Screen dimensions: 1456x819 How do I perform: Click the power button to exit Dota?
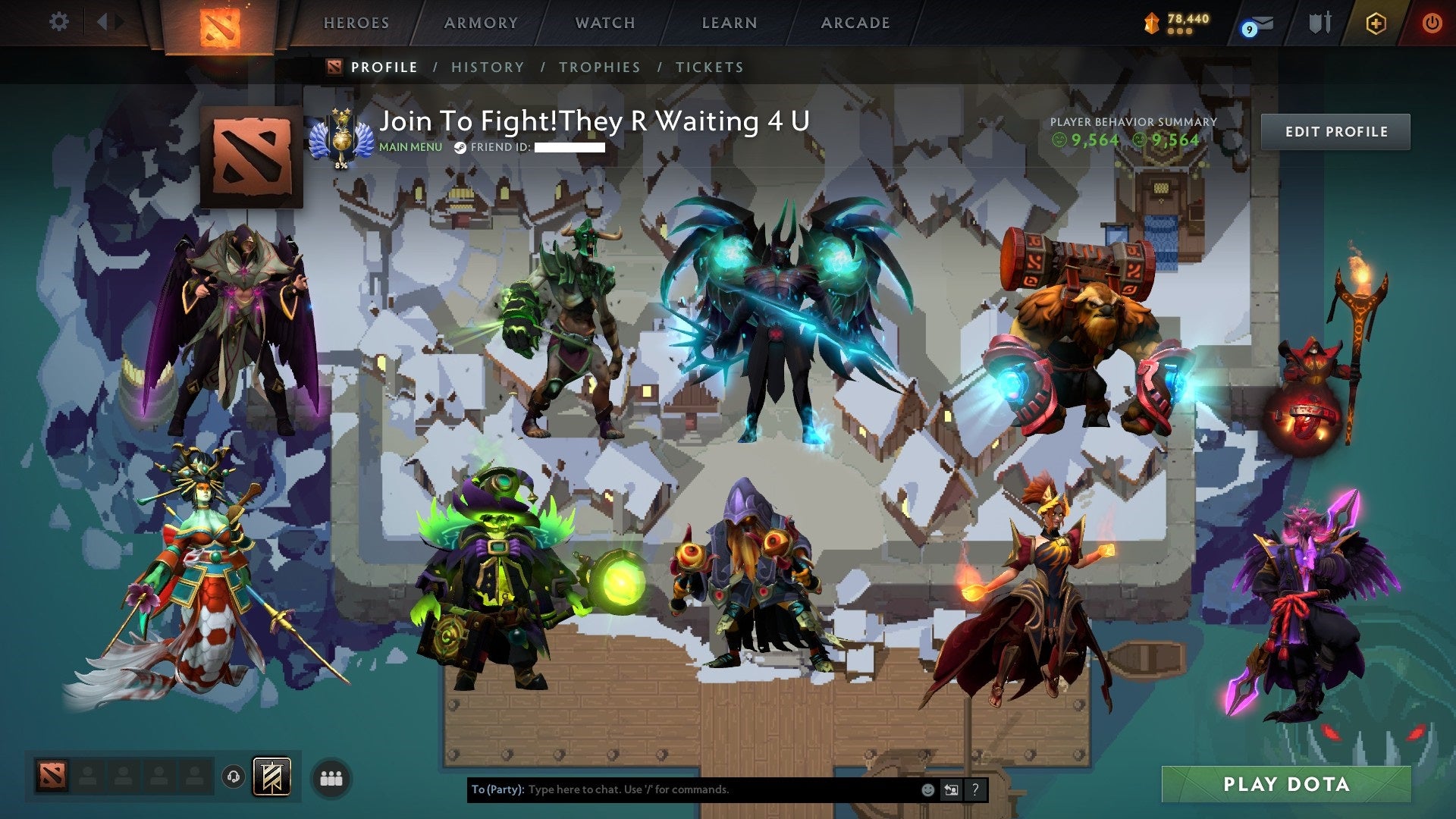1433,22
